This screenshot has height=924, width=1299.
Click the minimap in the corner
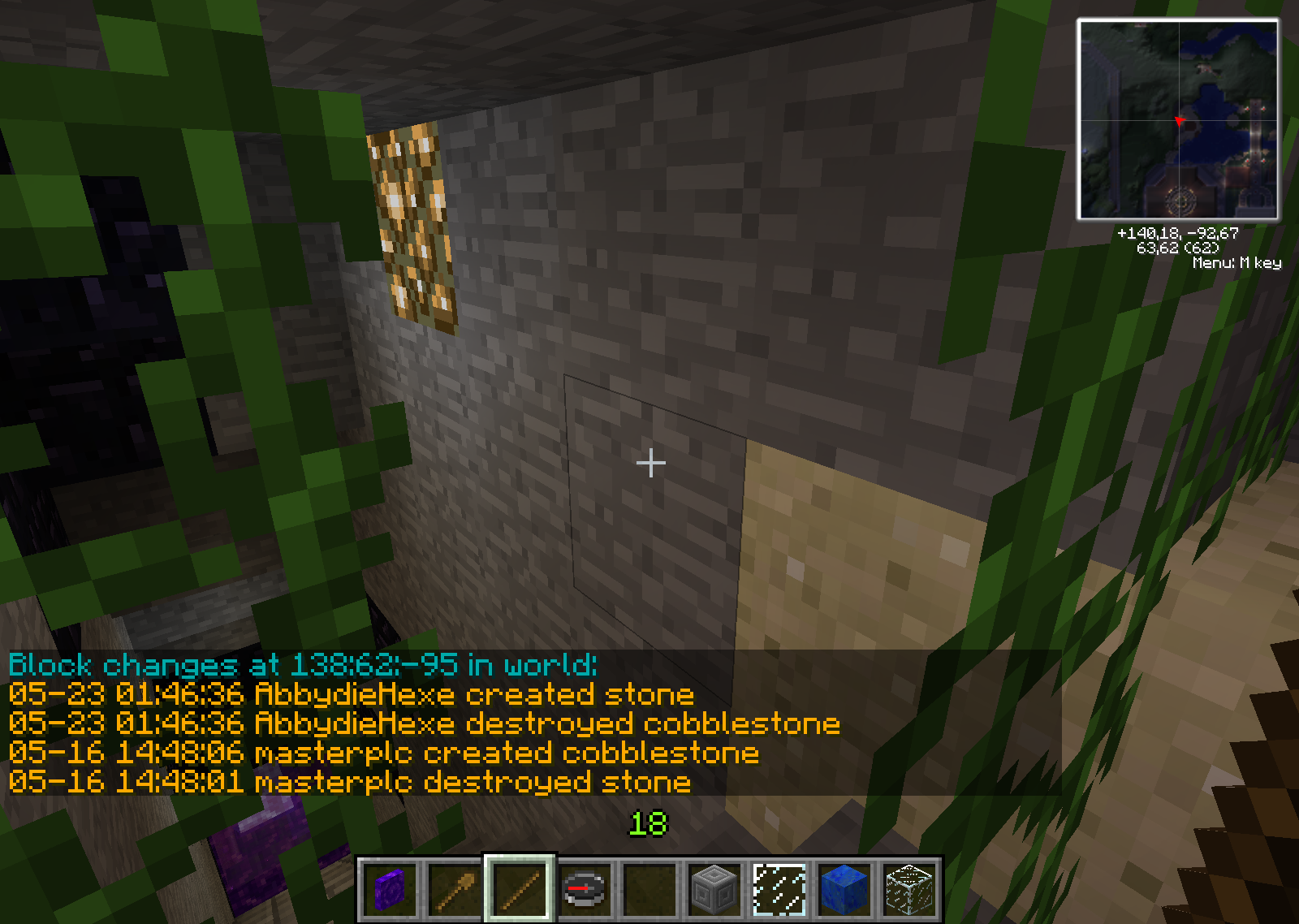pos(1178,120)
